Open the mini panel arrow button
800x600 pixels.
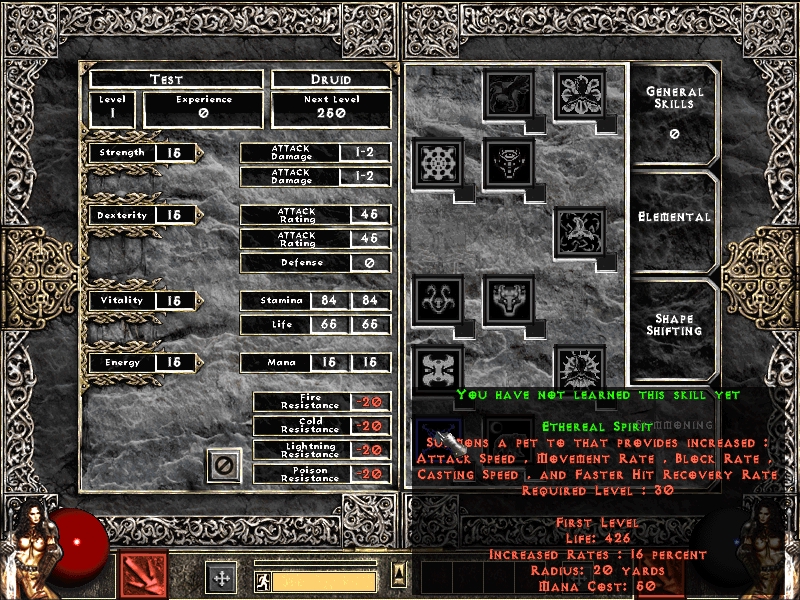[398, 574]
